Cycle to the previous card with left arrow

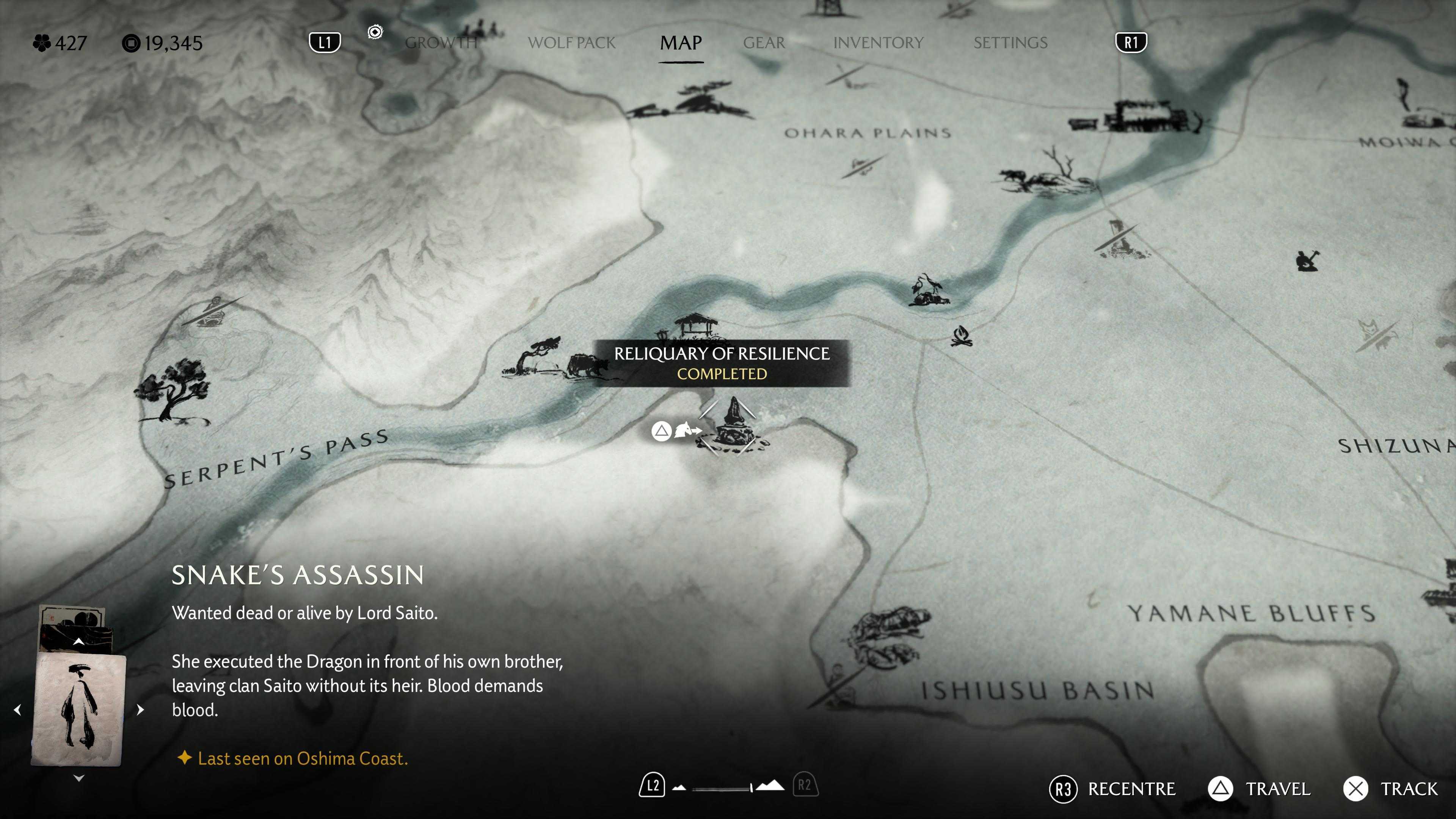(17, 710)
